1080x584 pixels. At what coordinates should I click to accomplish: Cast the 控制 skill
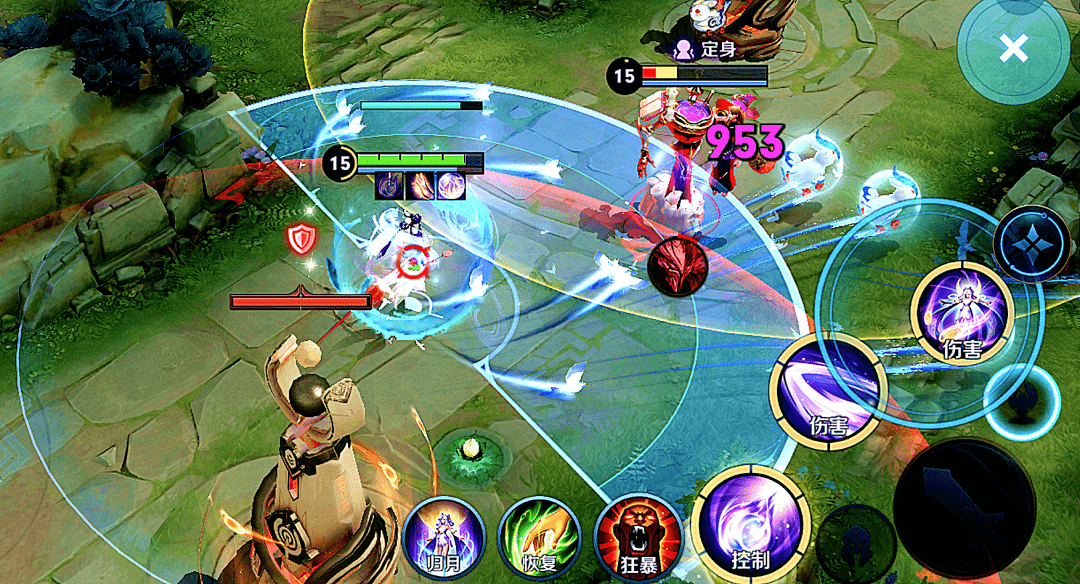pos(750,523)
